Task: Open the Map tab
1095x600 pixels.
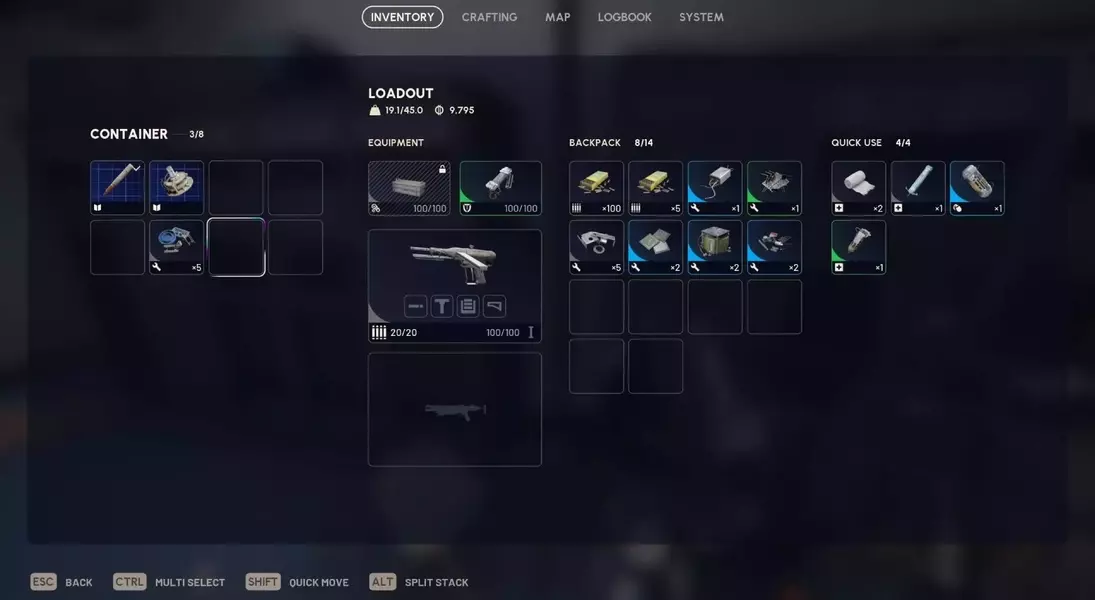Action: pyautogui.click(x=557, y=17)
